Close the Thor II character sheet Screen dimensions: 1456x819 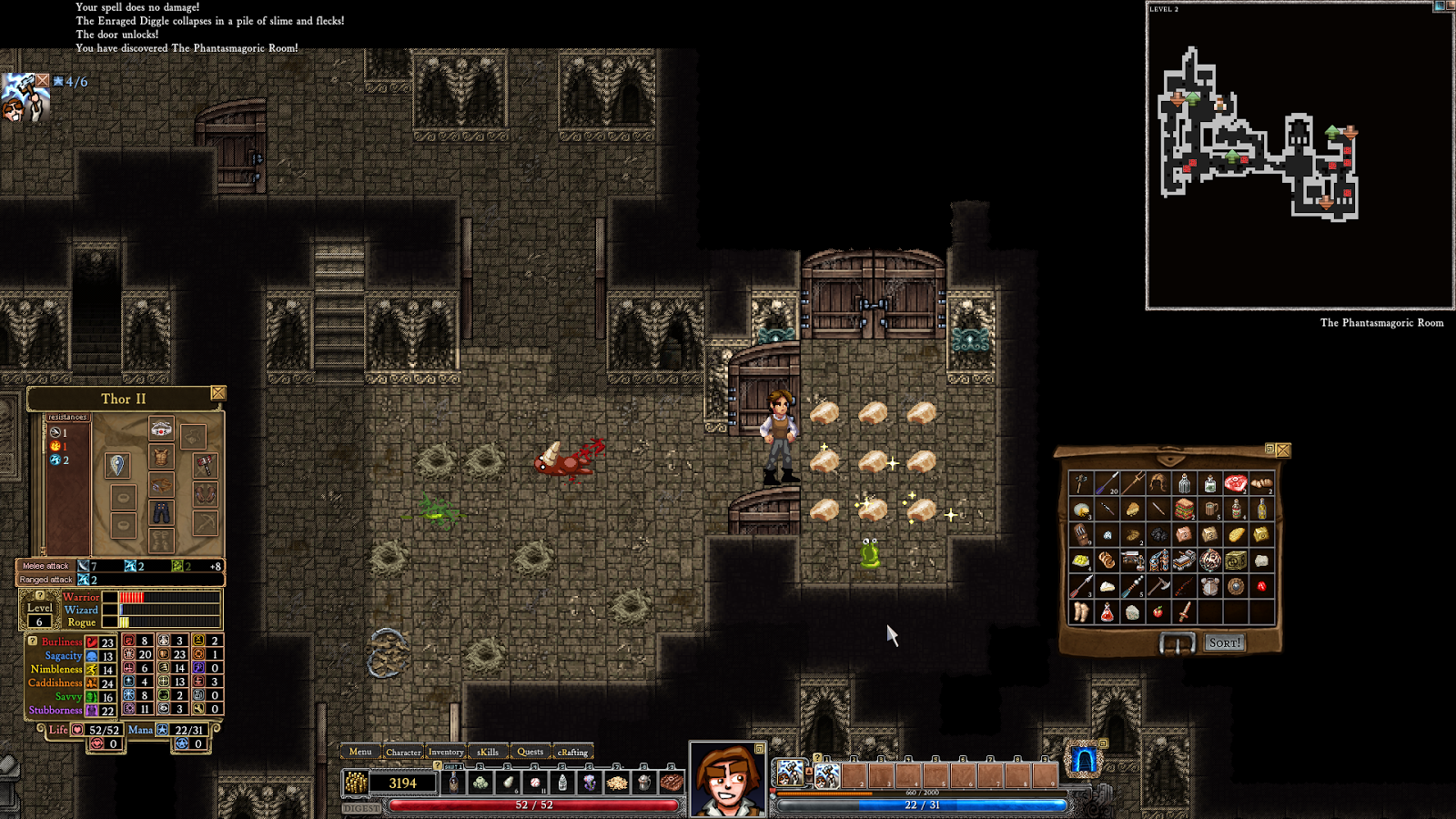(218, 393)
